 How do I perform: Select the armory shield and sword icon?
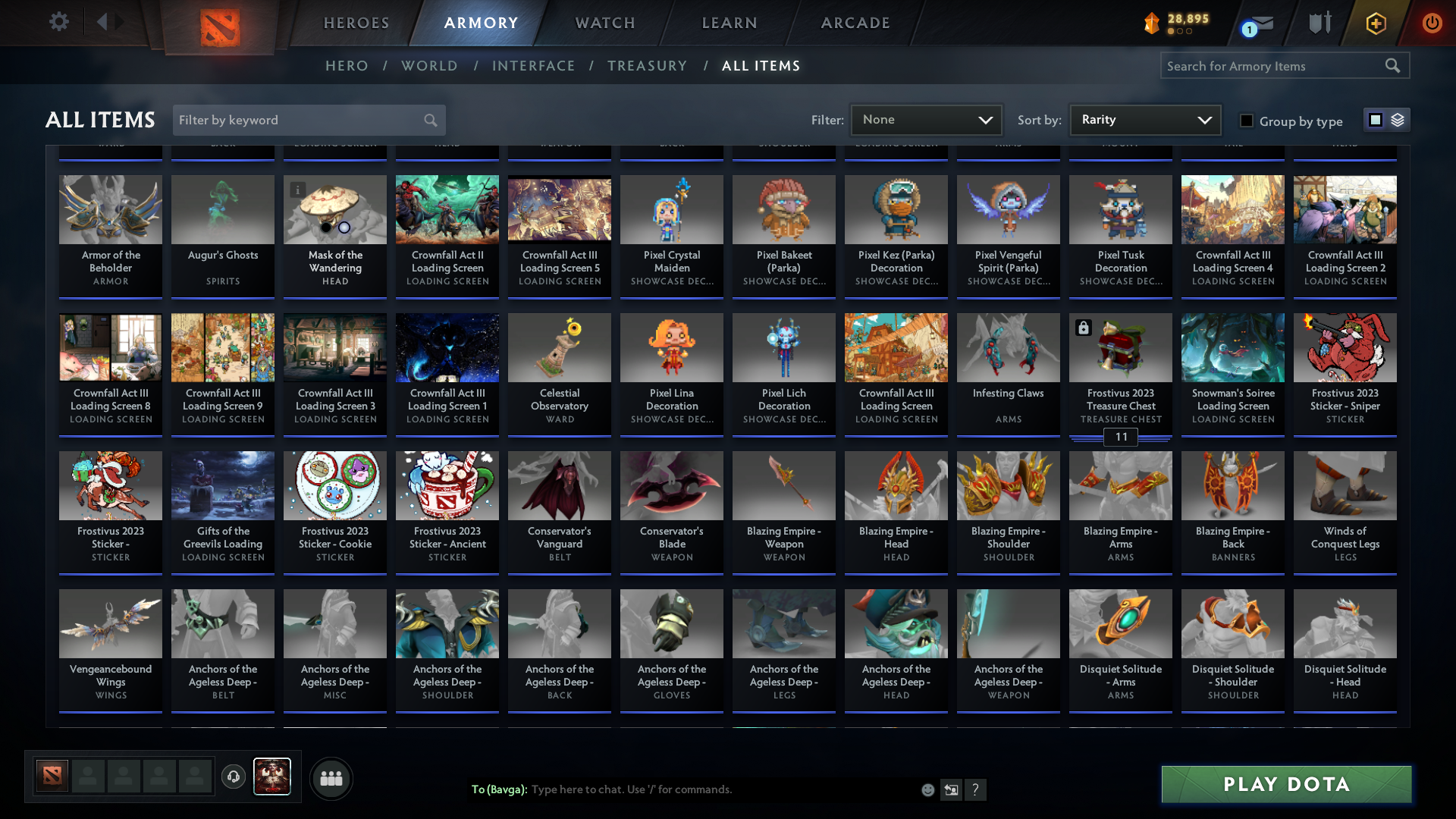tap(1319, 23)
